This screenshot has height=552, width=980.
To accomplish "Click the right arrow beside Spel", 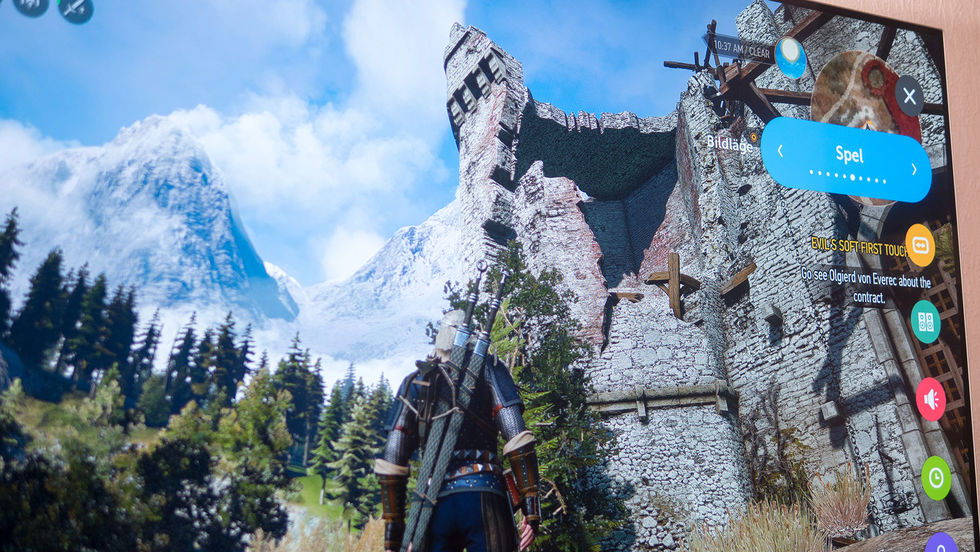I will click(913, 169).
